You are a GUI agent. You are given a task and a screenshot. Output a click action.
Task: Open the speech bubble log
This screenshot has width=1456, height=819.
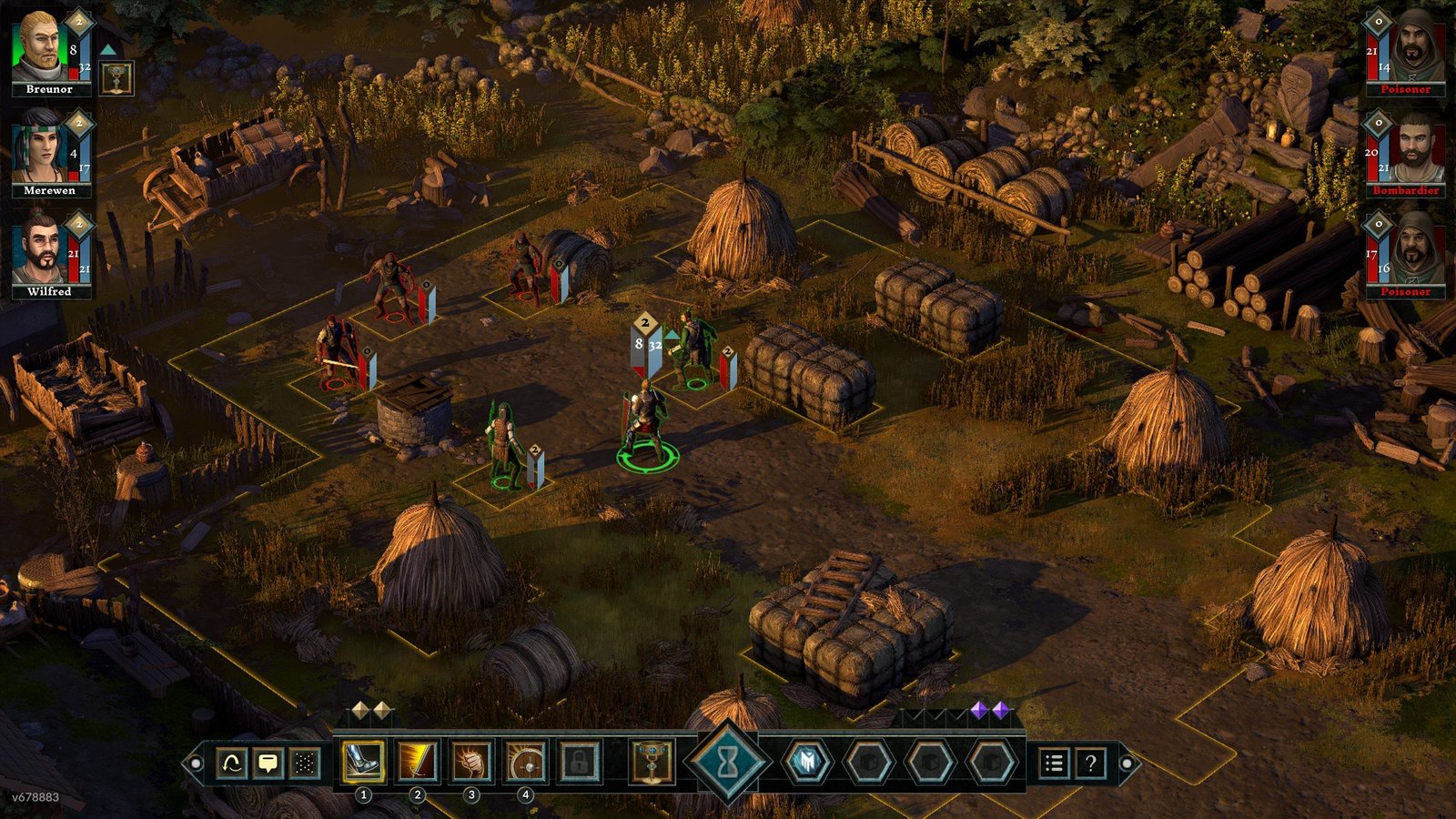[268, 763]
